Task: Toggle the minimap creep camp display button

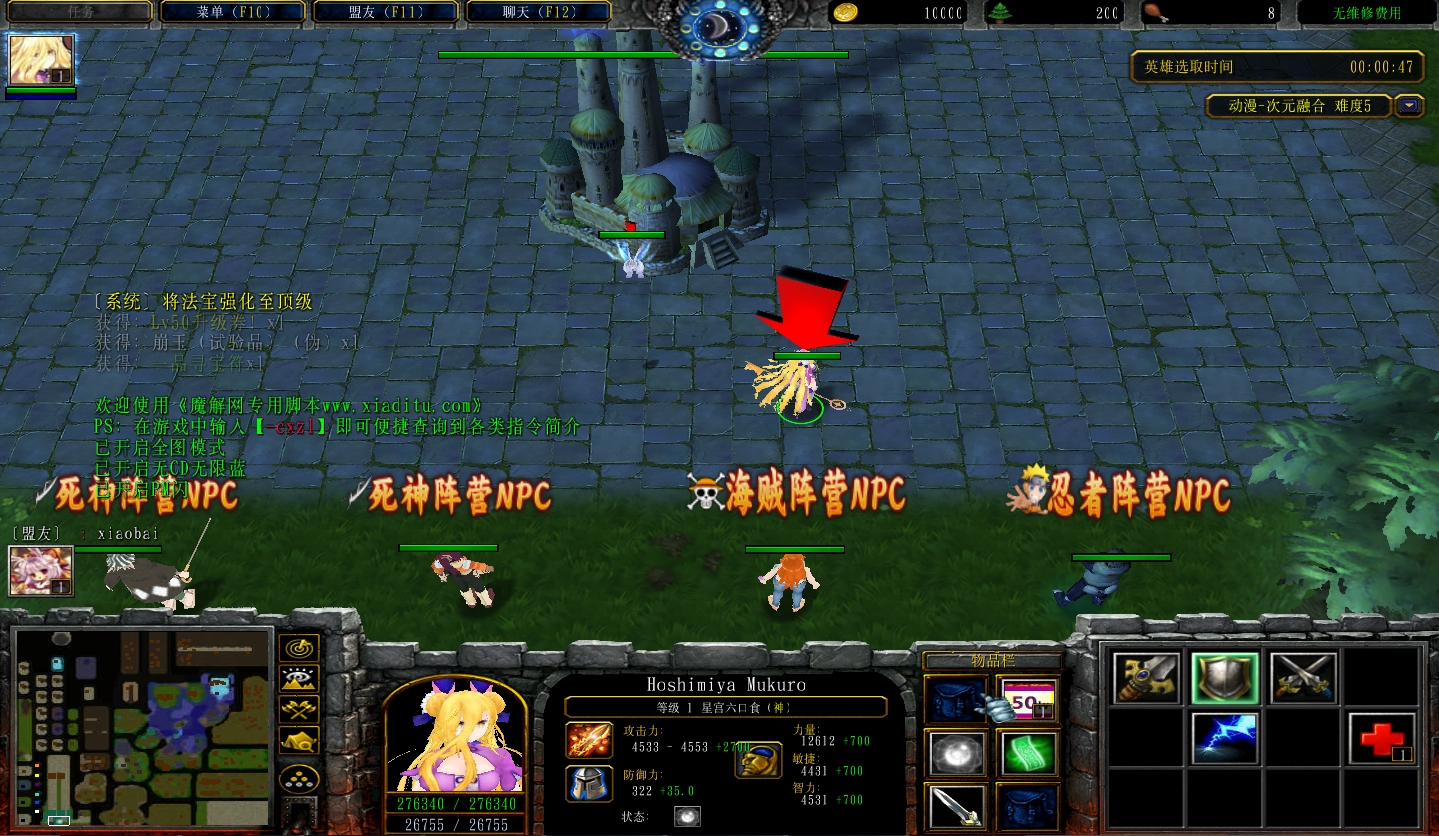Action: pyautogui.click(x=299, y=741)
